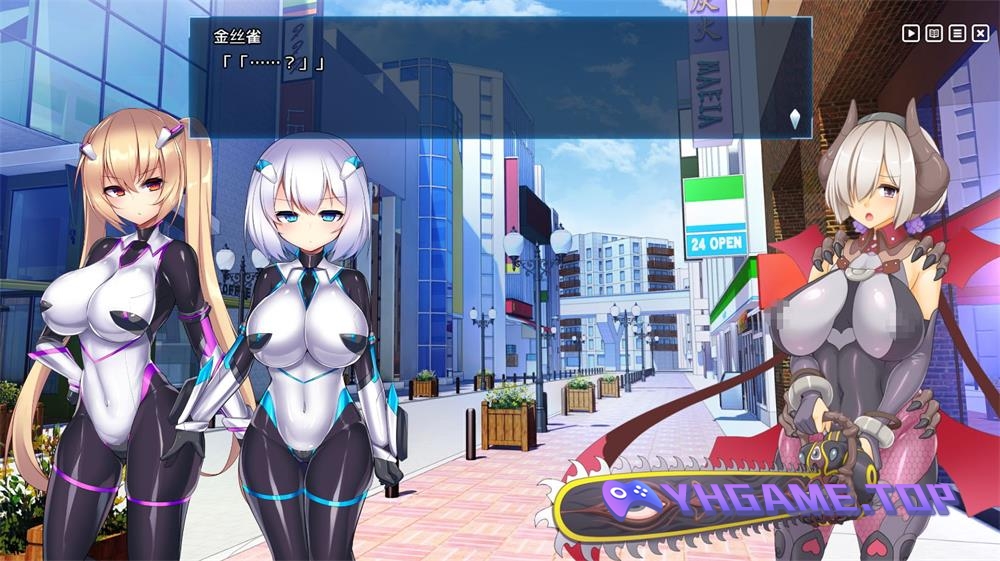Open the three-line menu icon

click(957, 33)
